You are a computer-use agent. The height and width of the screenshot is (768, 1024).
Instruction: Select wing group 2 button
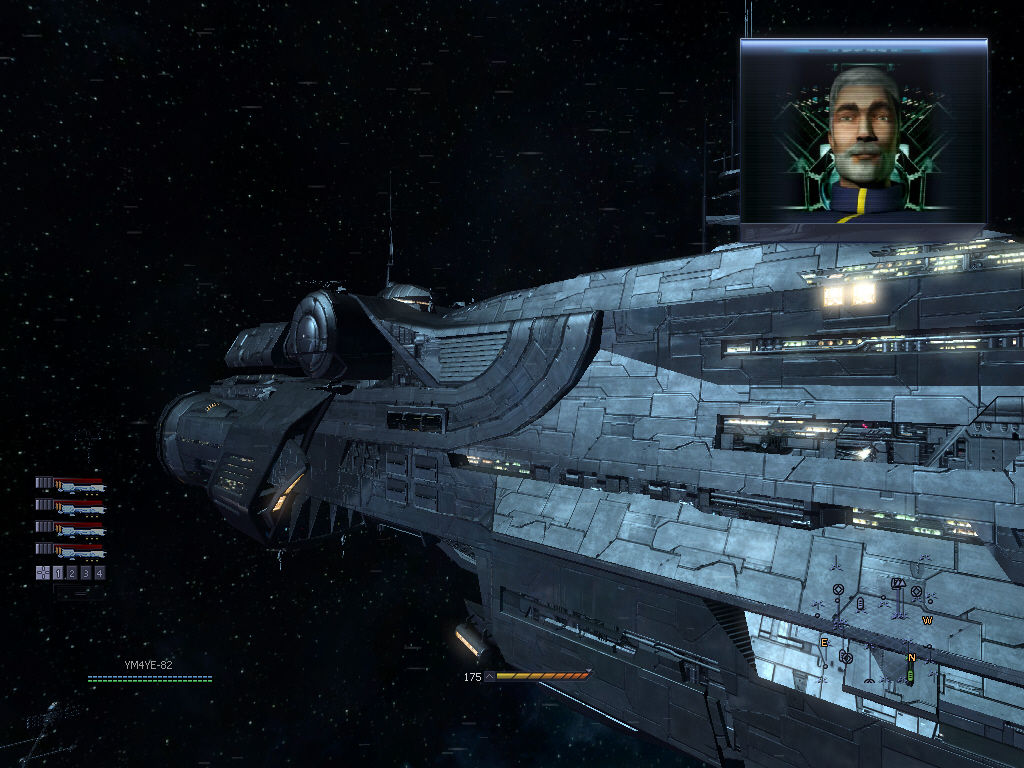point(72,573)
